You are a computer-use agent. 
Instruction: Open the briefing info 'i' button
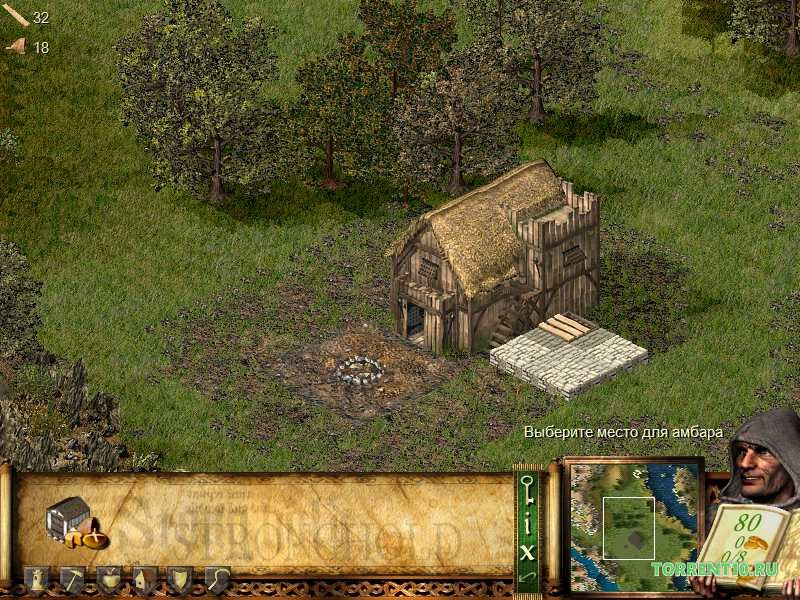(527, 523)
